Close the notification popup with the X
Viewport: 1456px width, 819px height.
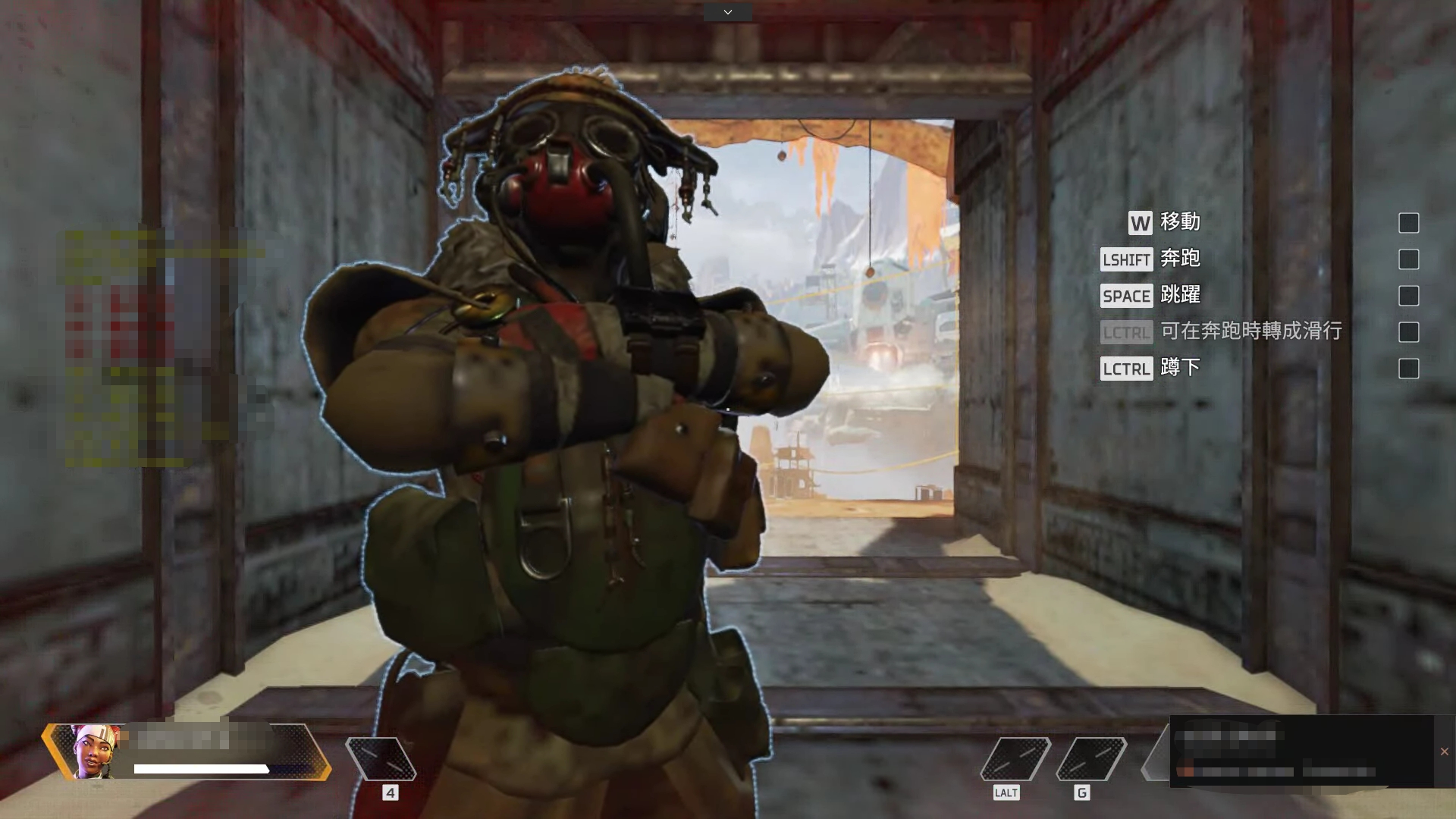[1444, 752]
